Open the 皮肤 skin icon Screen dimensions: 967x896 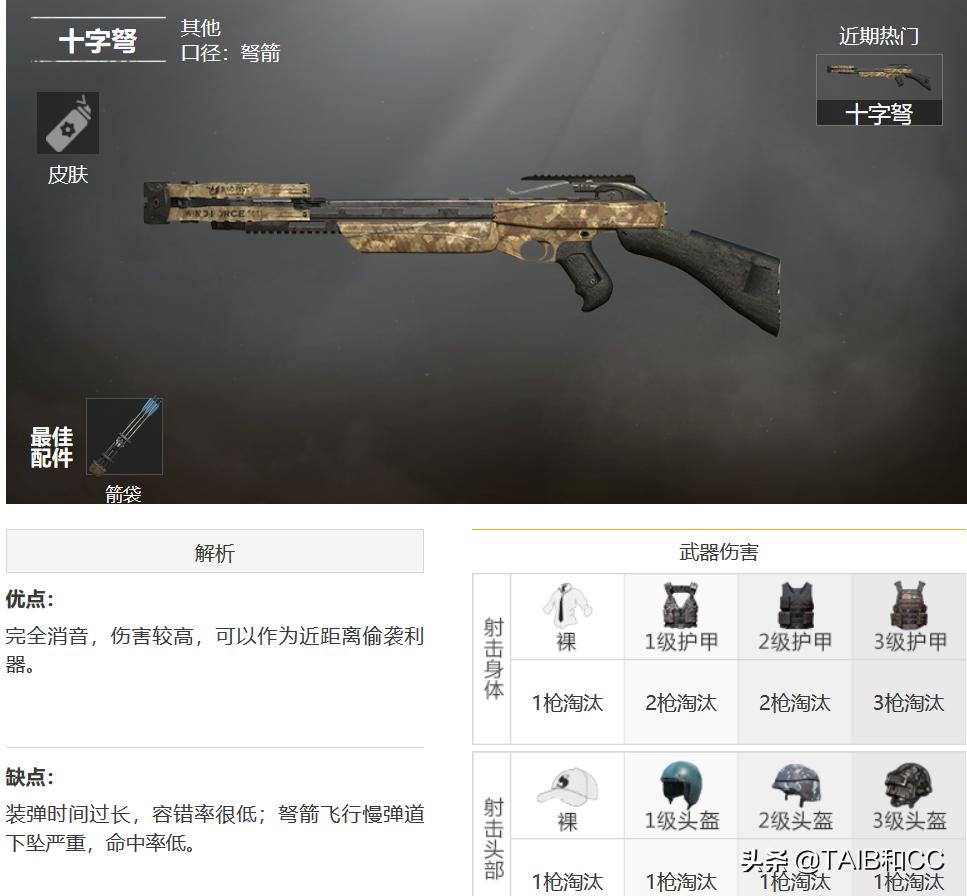[x=67, y=124]
